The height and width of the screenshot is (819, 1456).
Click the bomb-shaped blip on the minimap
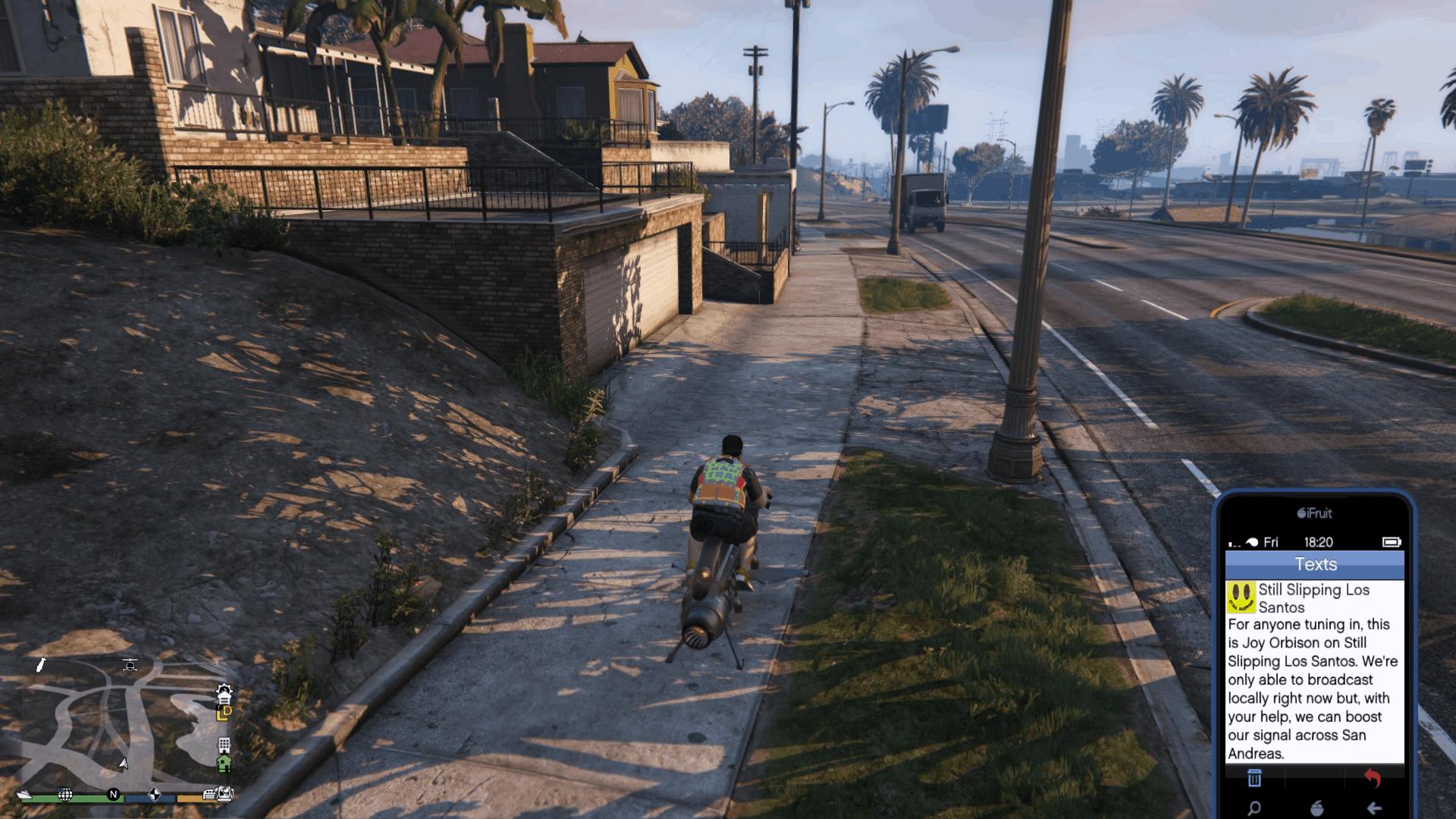(41, 665)
